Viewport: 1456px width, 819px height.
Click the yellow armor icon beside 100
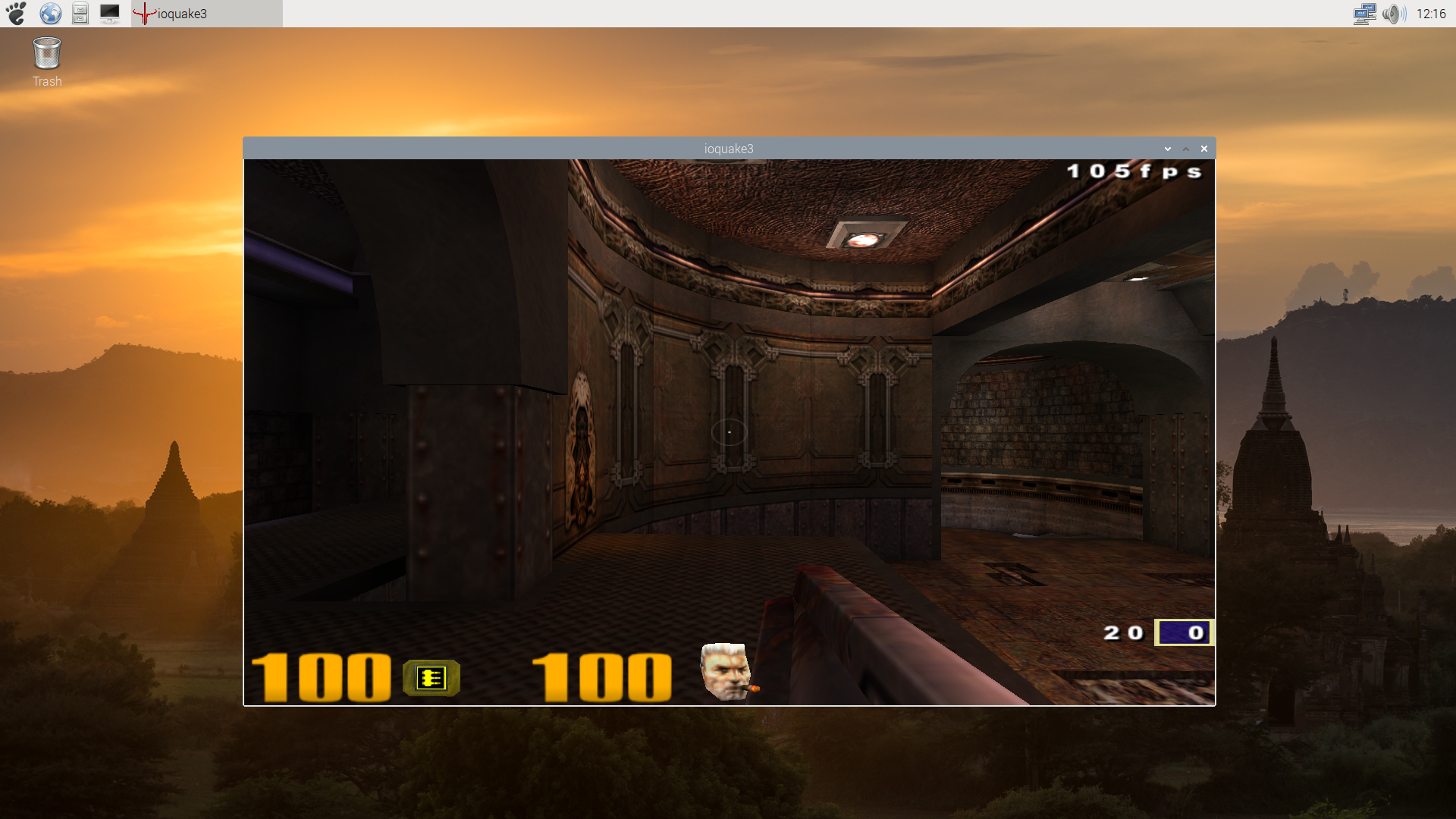point(431,678)
